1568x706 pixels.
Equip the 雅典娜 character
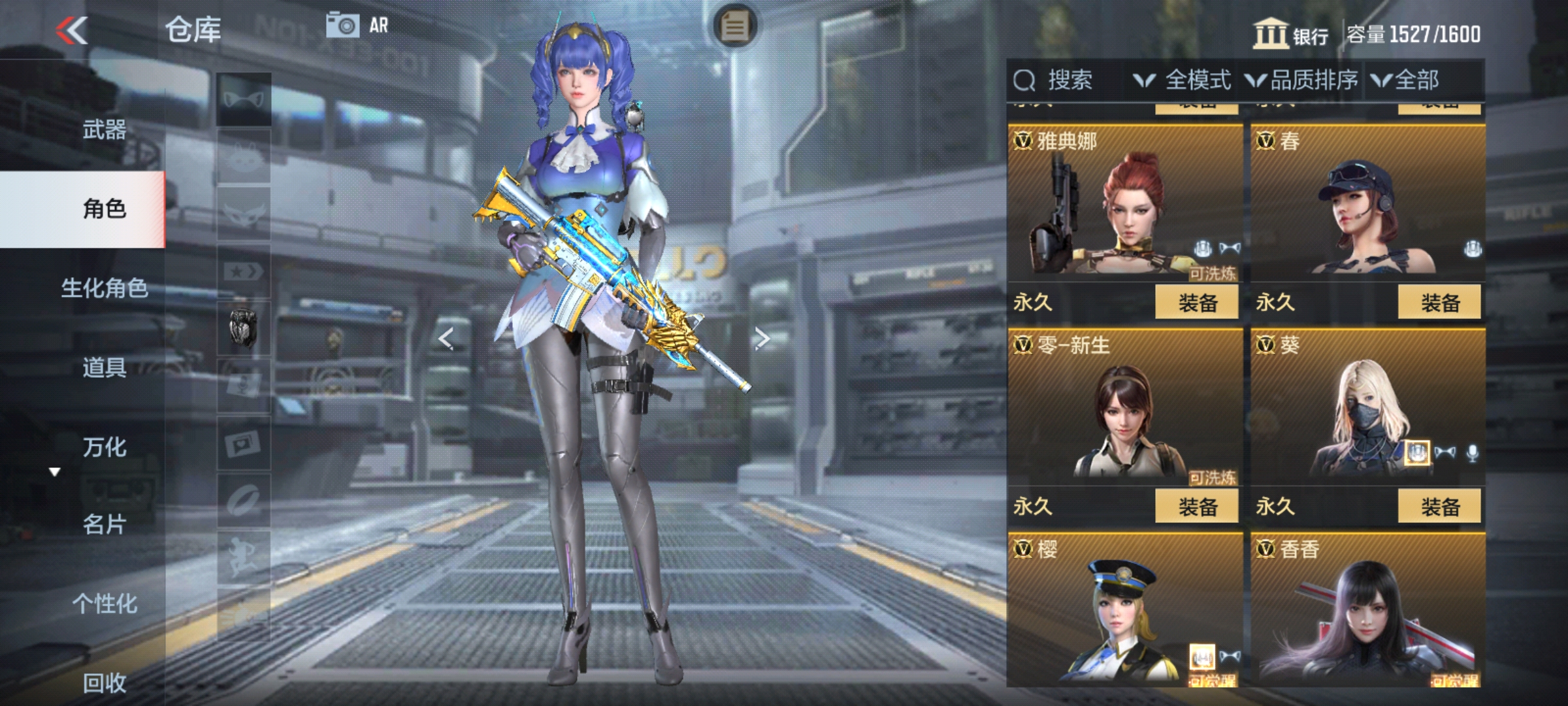[1196, 303]
